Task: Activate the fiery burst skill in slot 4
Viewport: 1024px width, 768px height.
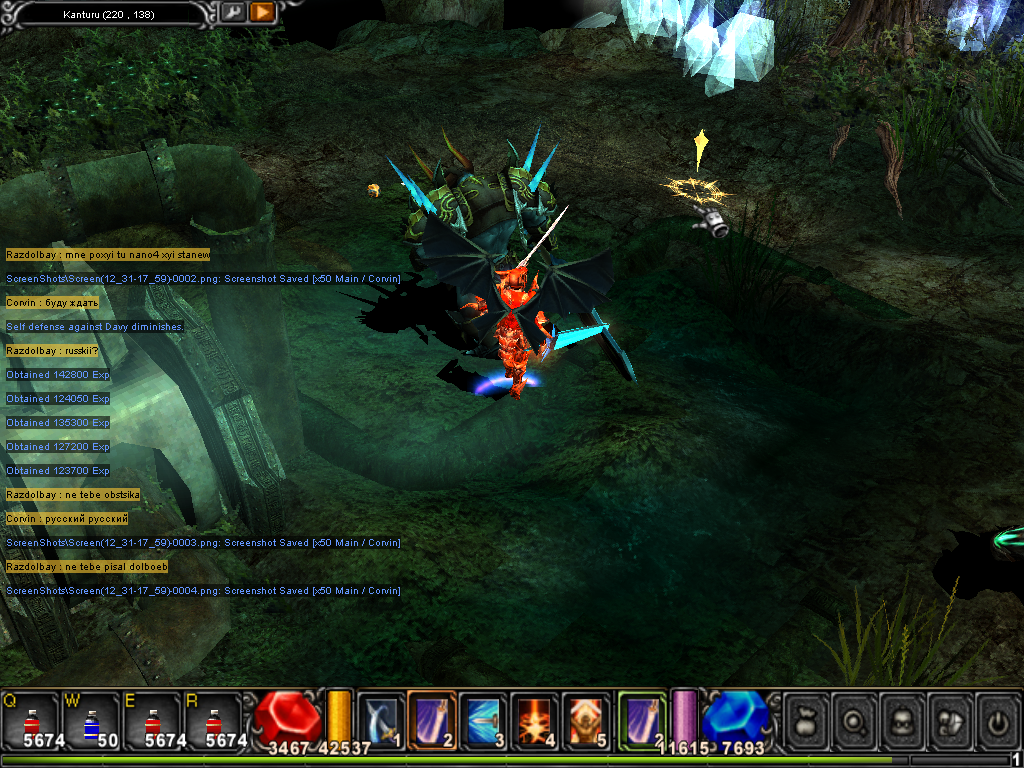Action: click(534, 720)
